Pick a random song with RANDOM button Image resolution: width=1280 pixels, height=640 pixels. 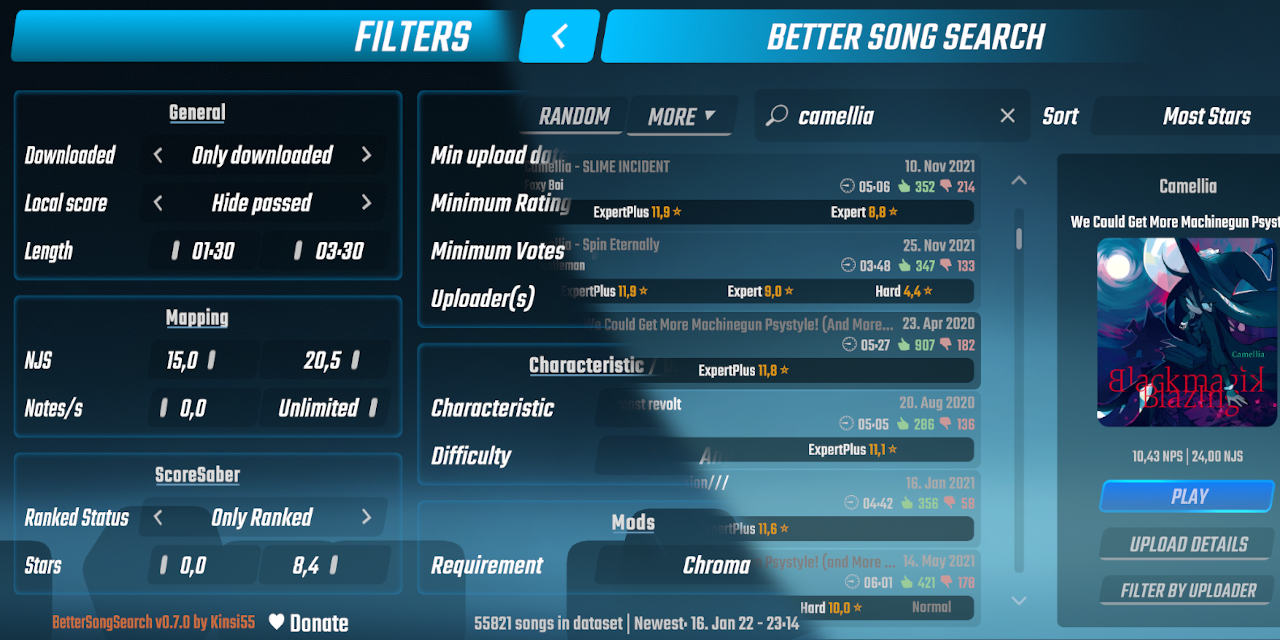574,116
